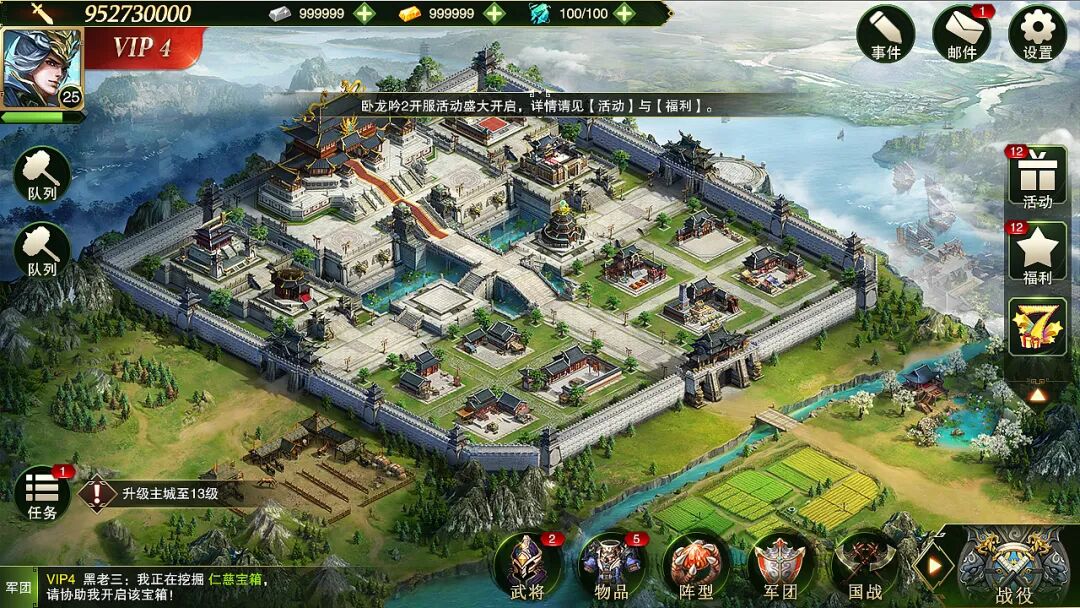Enter the 战役 campaign

pyautogui.click(x=1014, y=565)
